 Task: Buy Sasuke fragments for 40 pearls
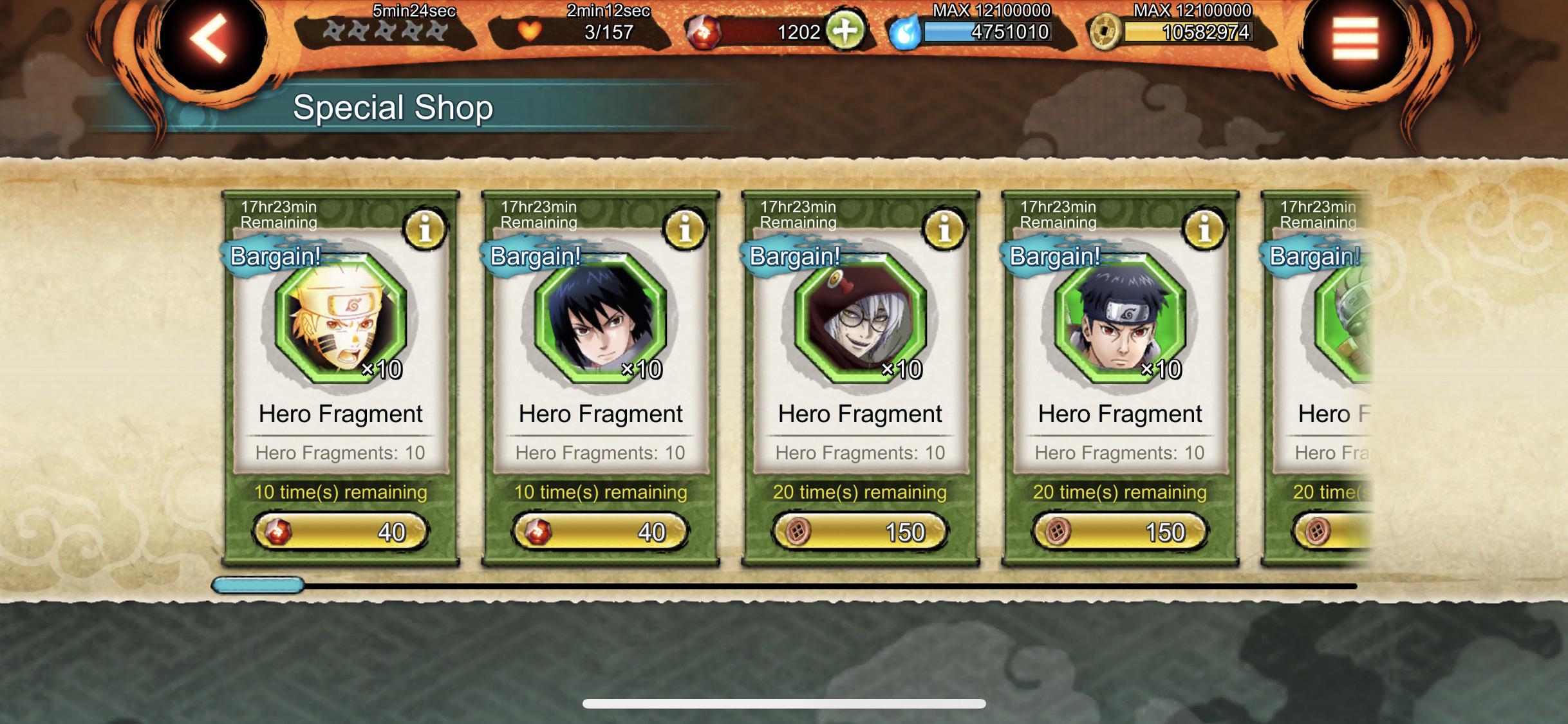pyautogui.click(x=600, y=532)
